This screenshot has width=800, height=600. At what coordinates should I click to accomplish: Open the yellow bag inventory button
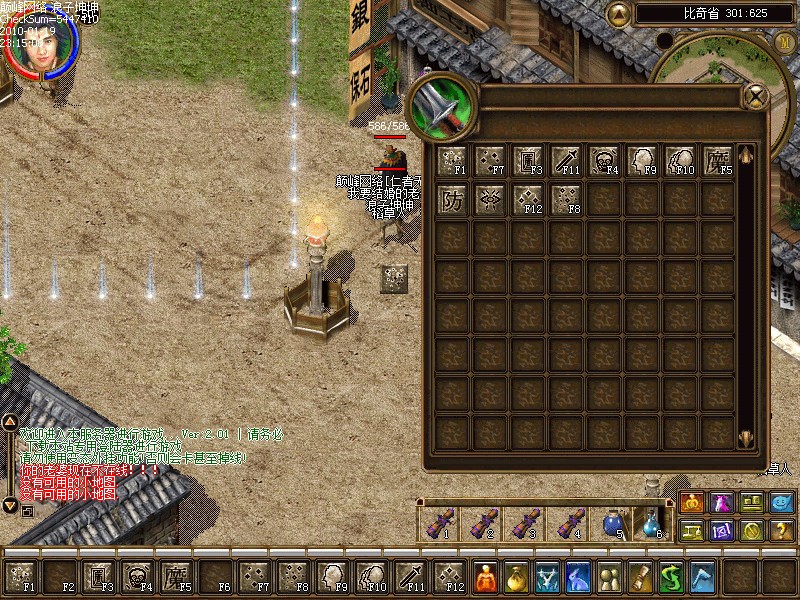515,577
